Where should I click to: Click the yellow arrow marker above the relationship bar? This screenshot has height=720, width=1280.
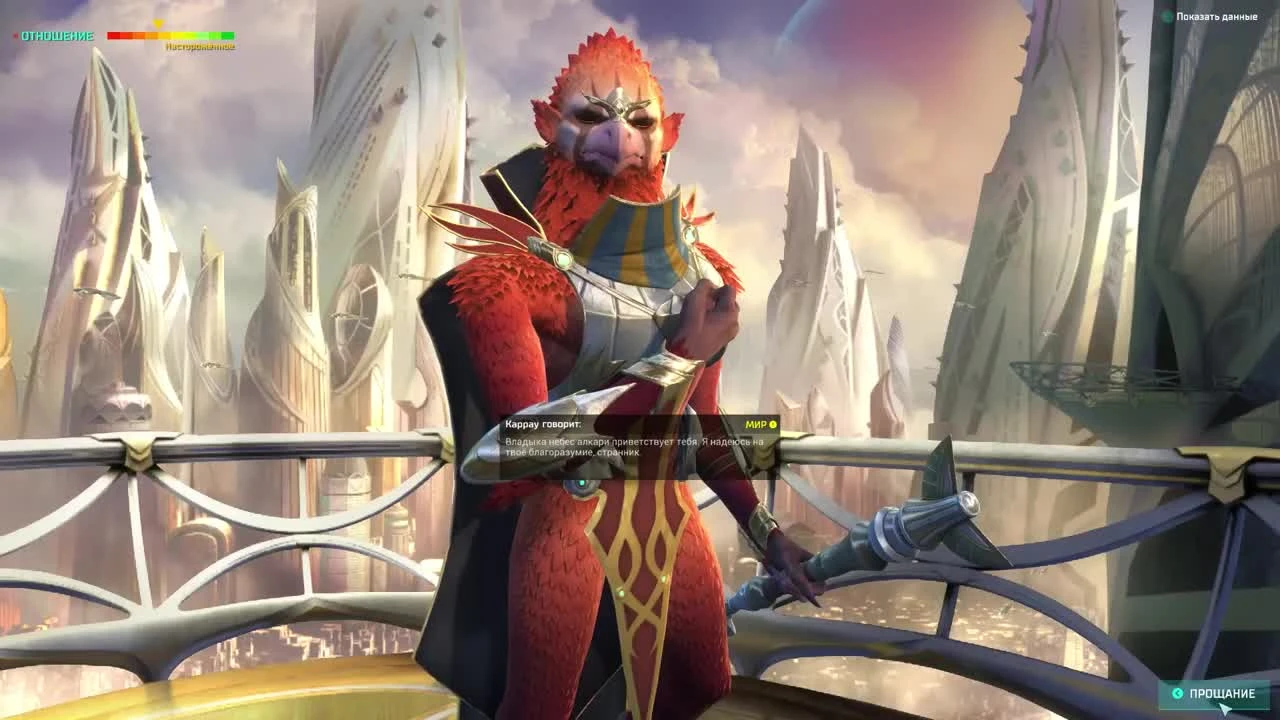tap(159, 24)
